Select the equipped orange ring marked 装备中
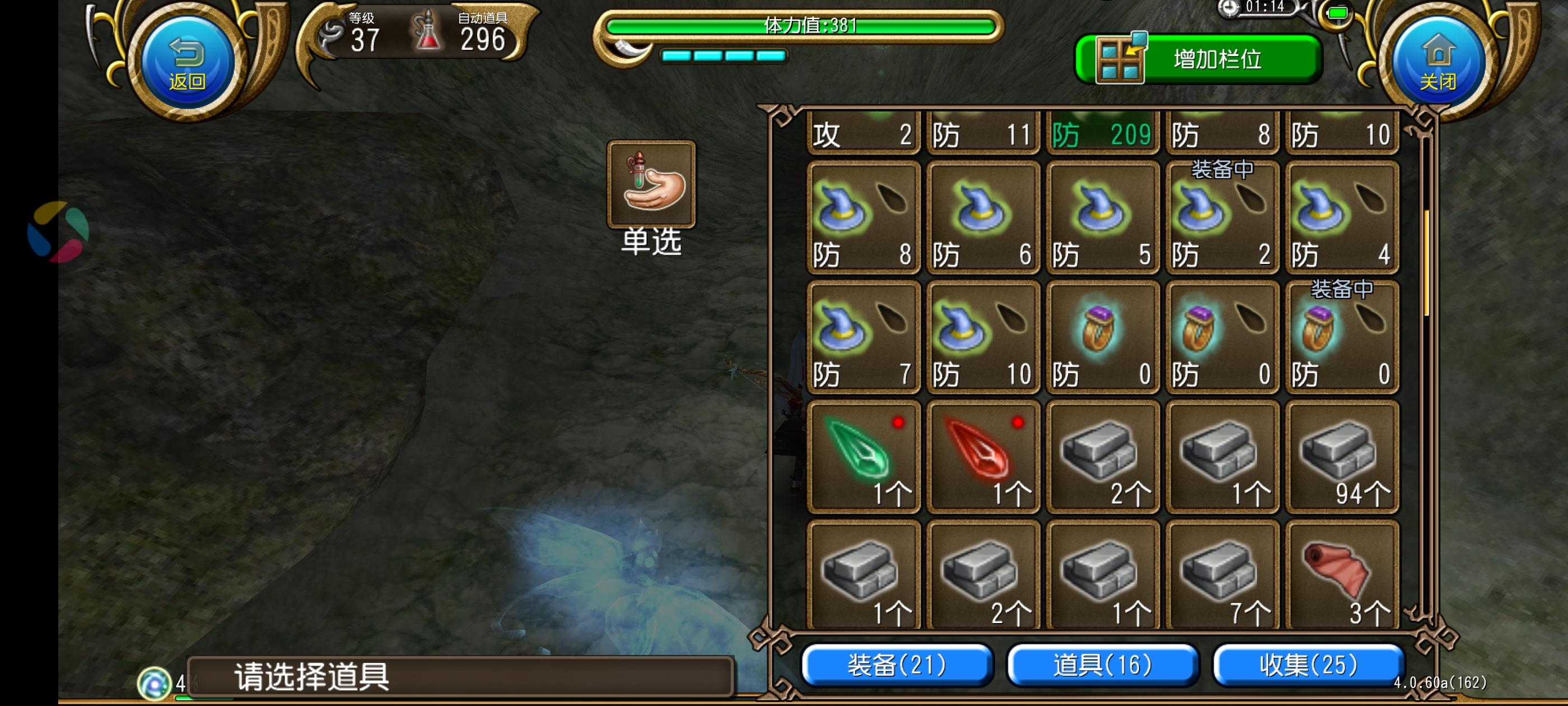Viewport: 1568px width, 706px height. [1341, 338]
